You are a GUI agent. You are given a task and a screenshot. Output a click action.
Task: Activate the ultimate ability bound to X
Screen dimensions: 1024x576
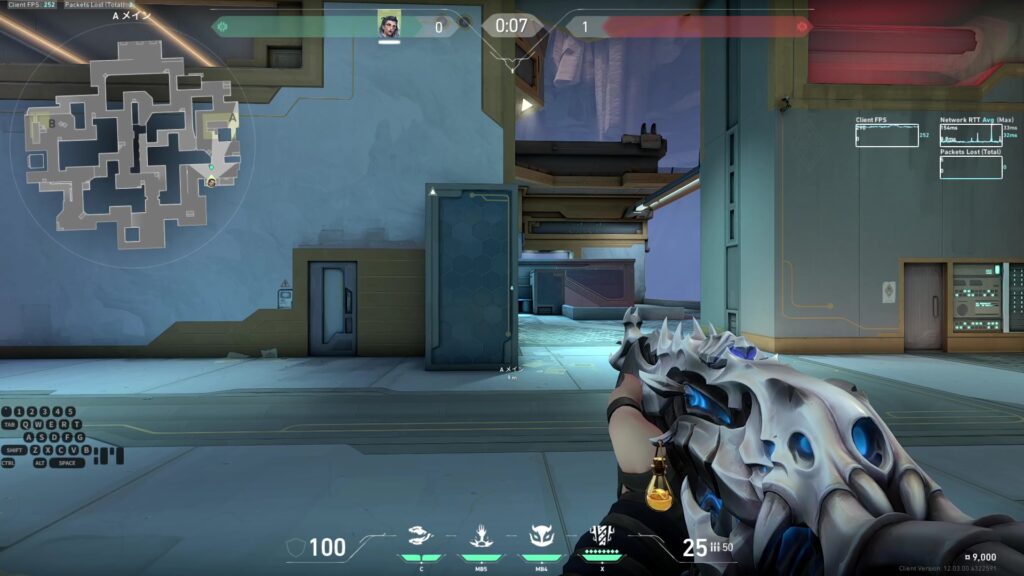[x=603, y=535]
